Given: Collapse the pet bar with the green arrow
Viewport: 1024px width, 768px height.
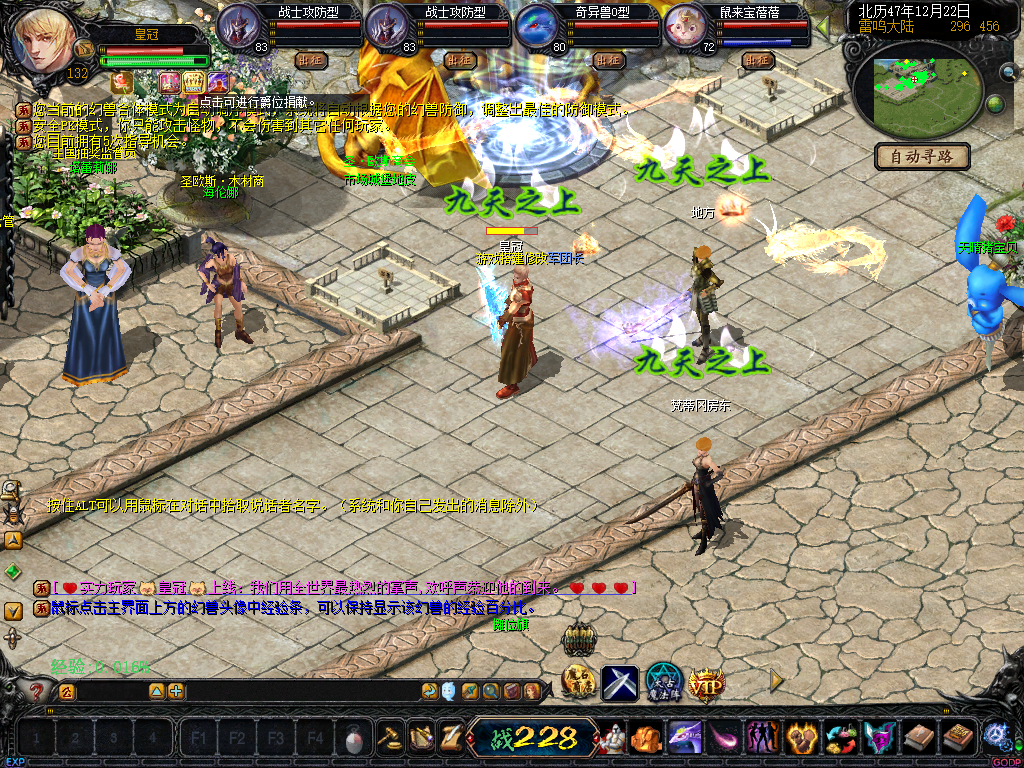Looking at the screenshot, I should point(823,24).
